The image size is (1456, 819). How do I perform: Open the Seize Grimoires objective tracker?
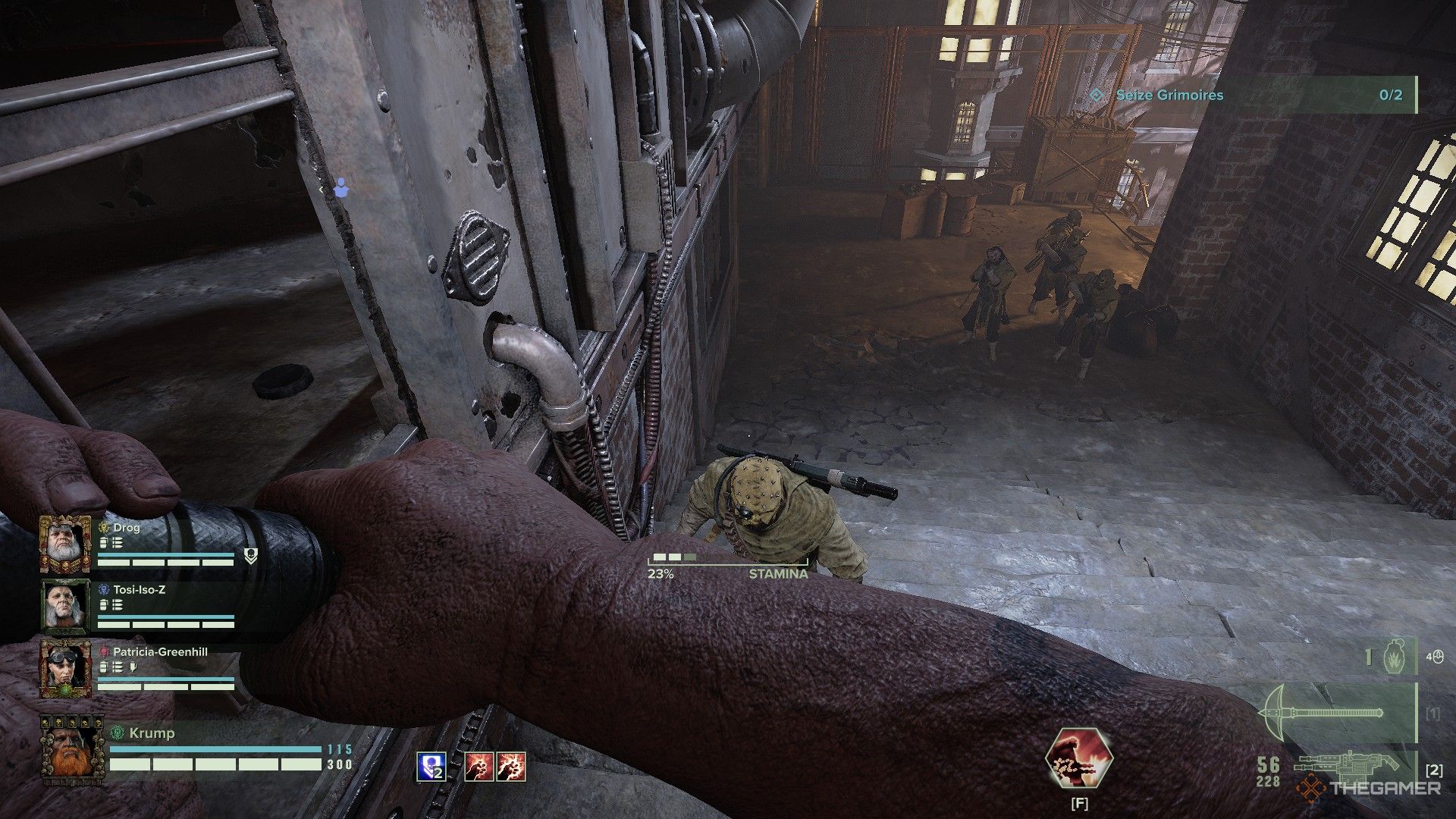1253,96
